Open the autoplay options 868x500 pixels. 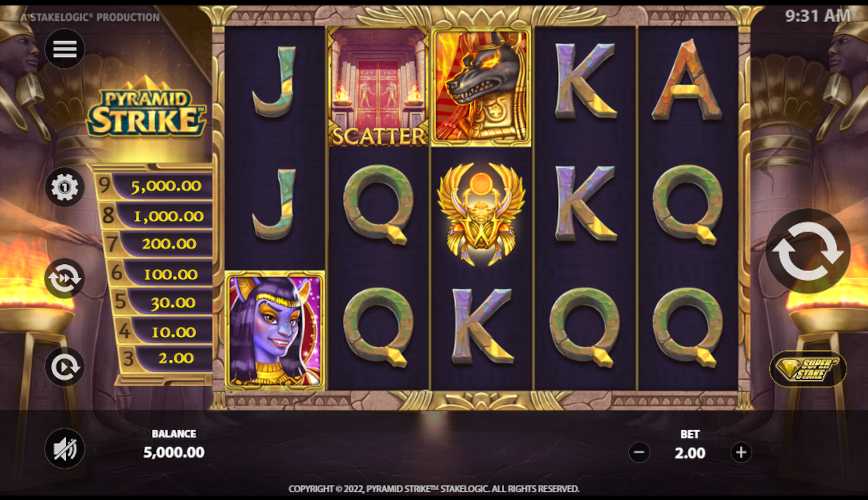click(65, 367)
